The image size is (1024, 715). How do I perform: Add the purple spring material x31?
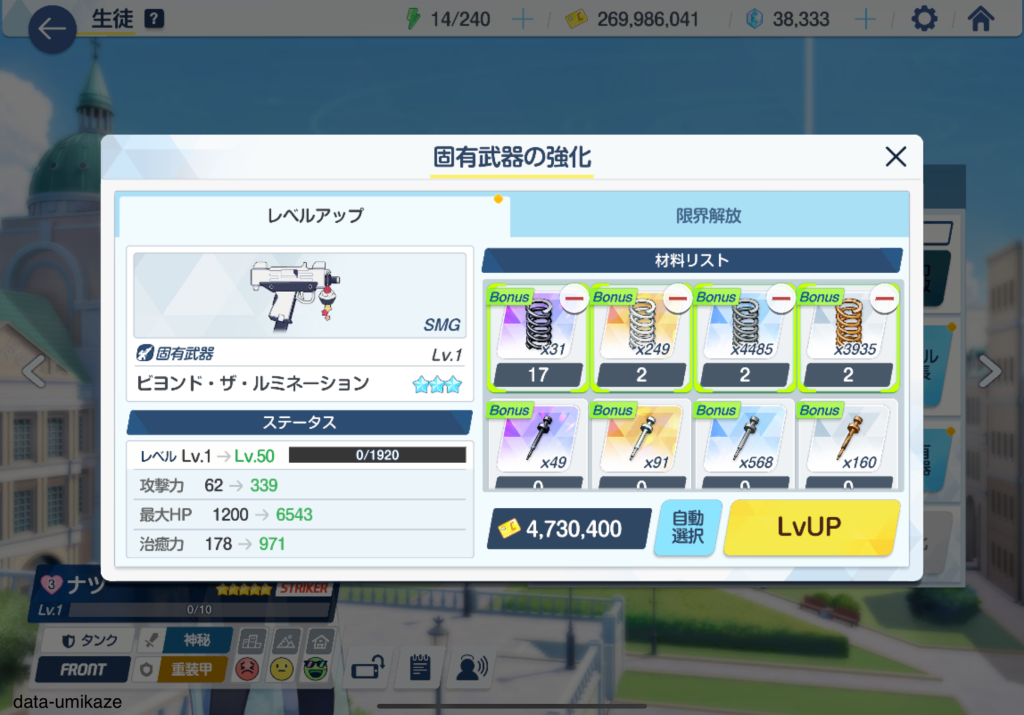pos(535,330)
